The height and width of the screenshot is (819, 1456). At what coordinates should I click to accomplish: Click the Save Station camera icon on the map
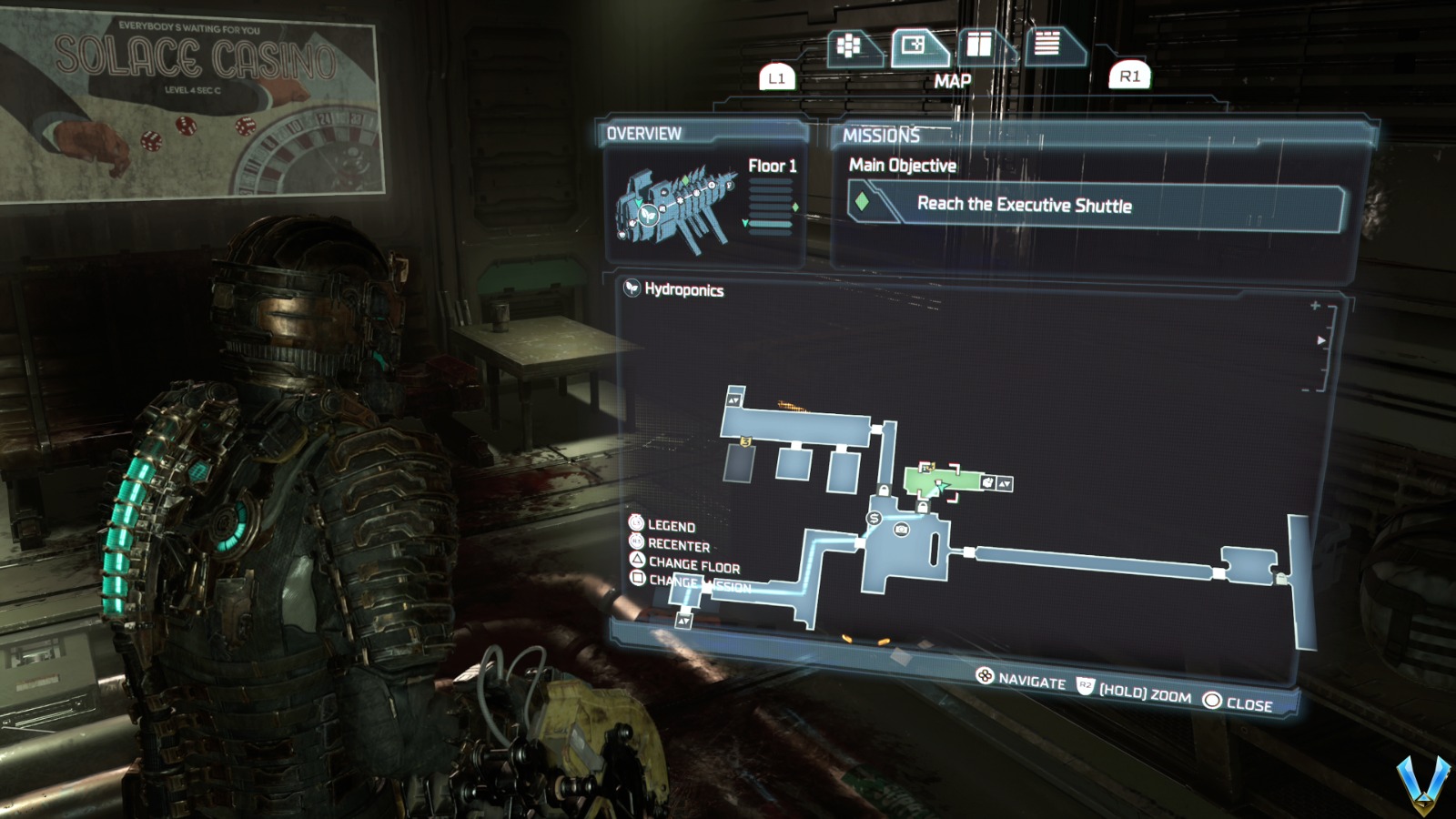901,530
